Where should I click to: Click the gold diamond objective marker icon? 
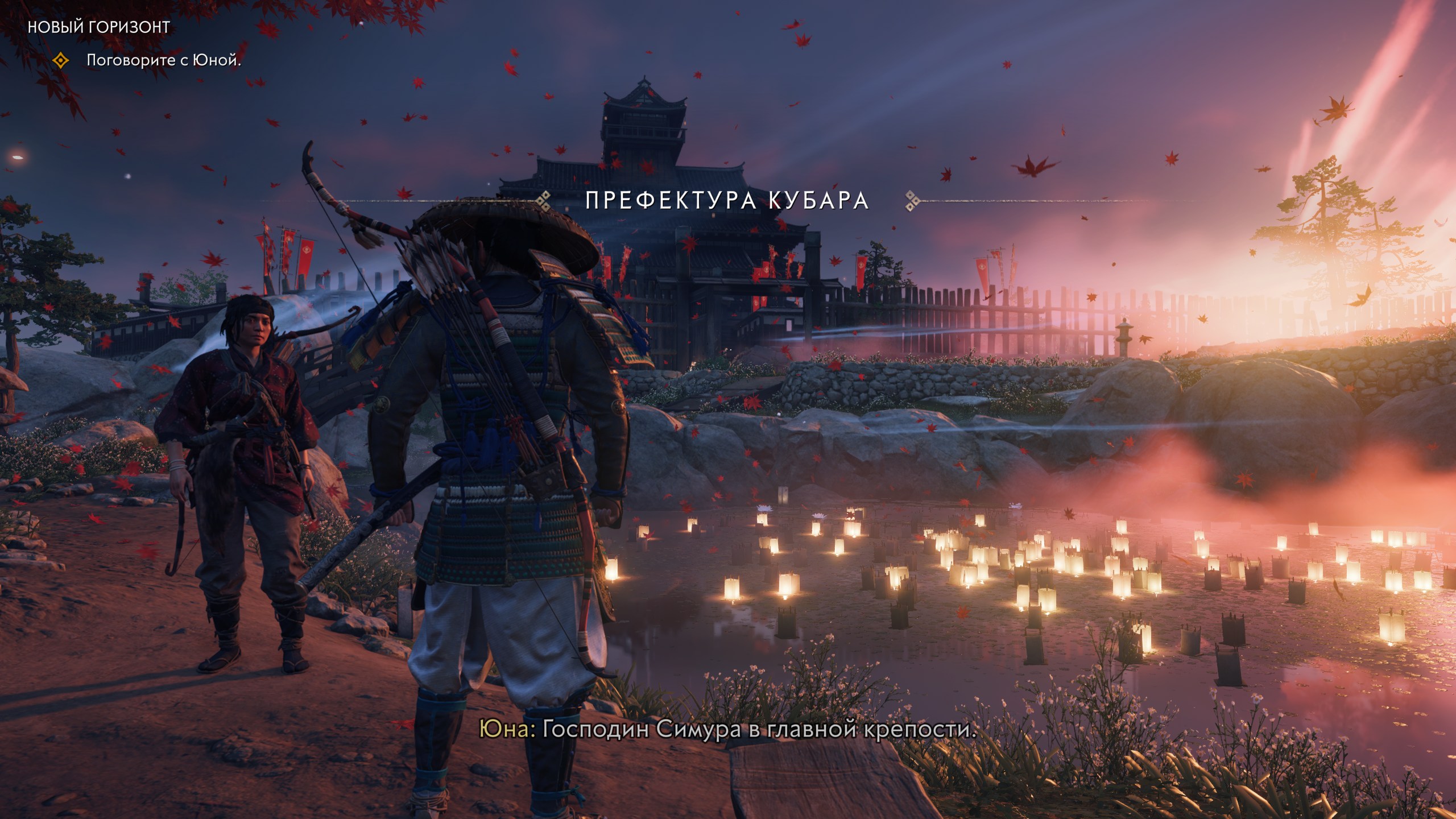(60, 60)
